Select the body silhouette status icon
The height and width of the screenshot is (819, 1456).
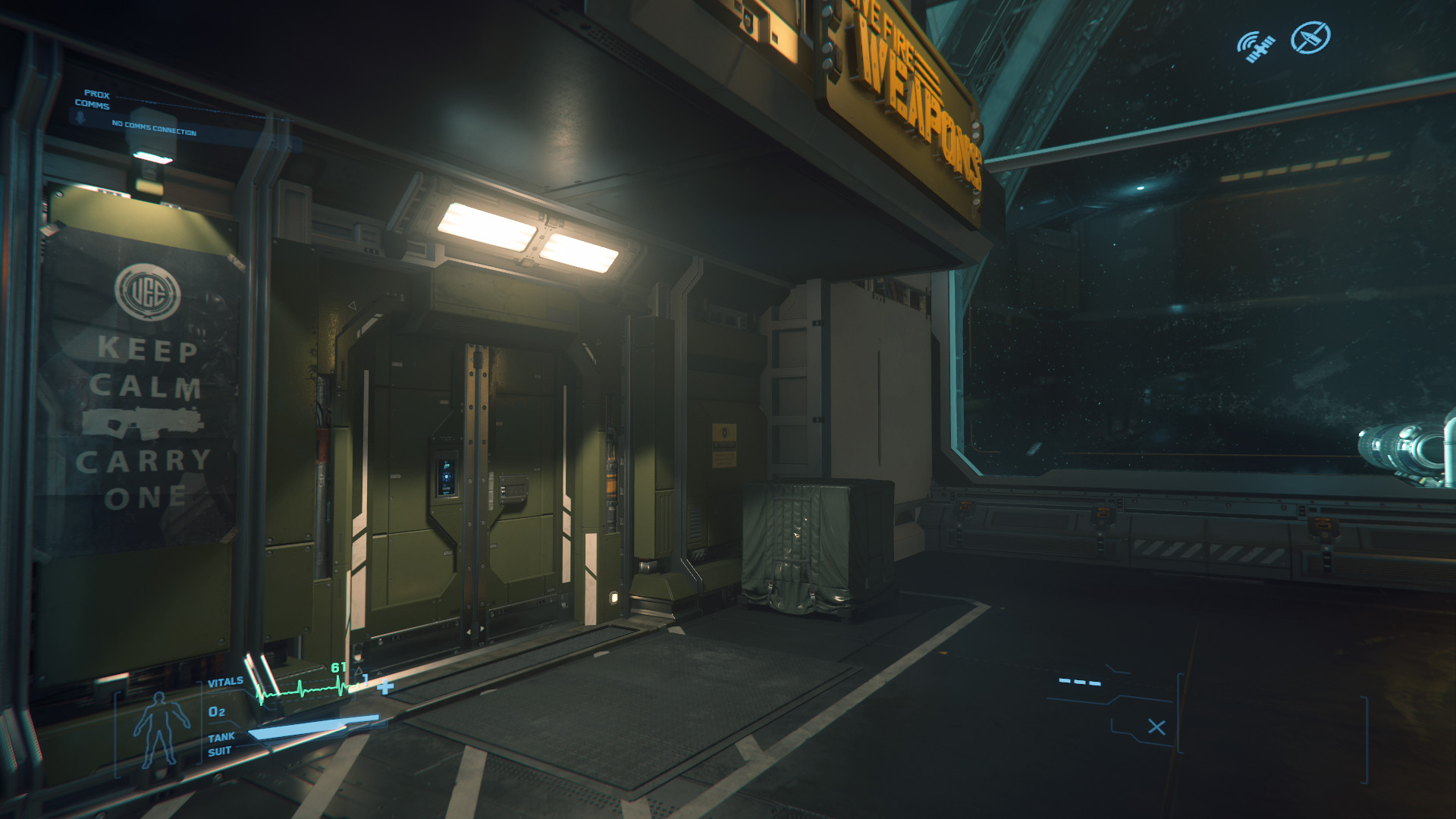158,730
